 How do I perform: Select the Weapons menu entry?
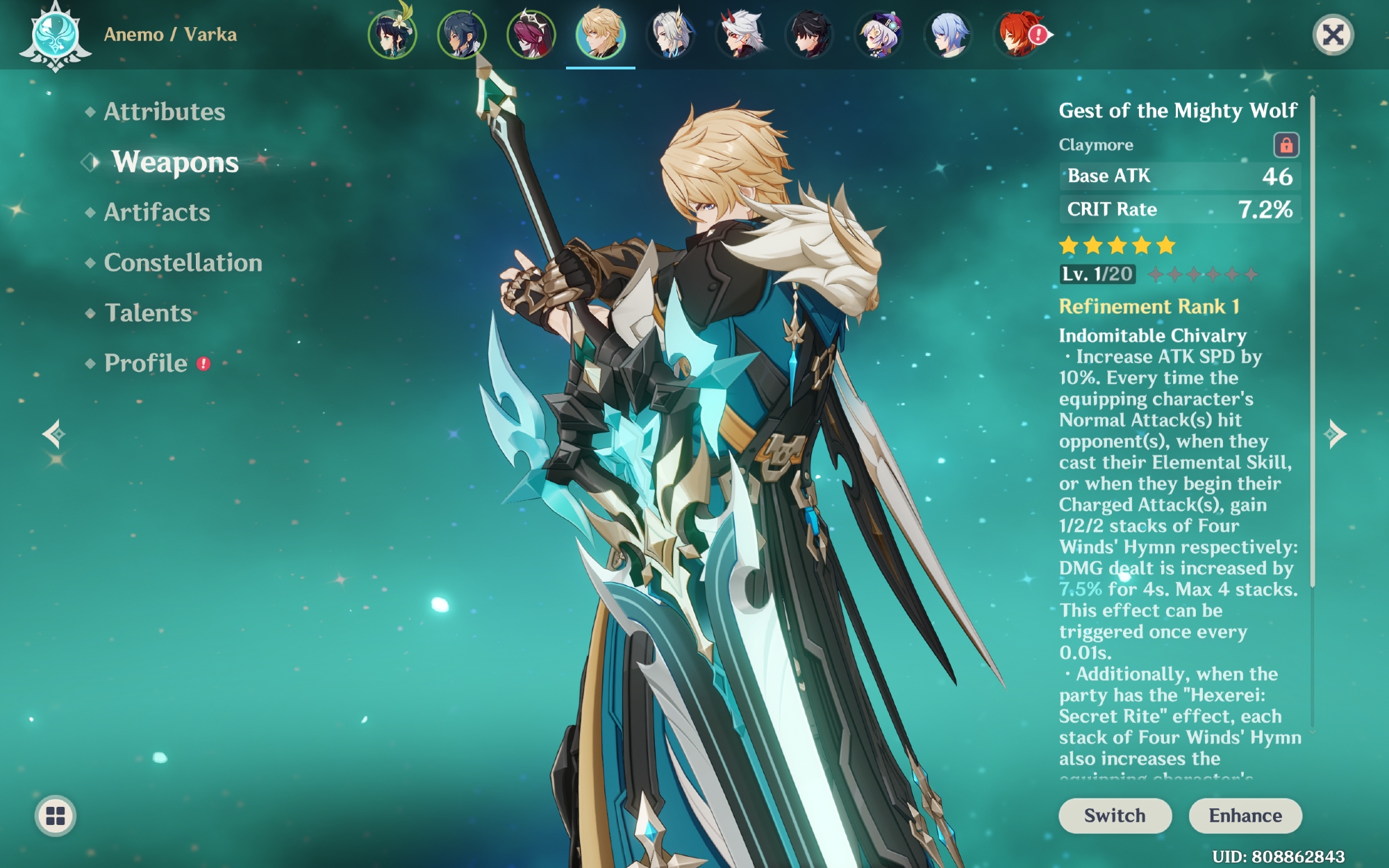tap(175, 162)
